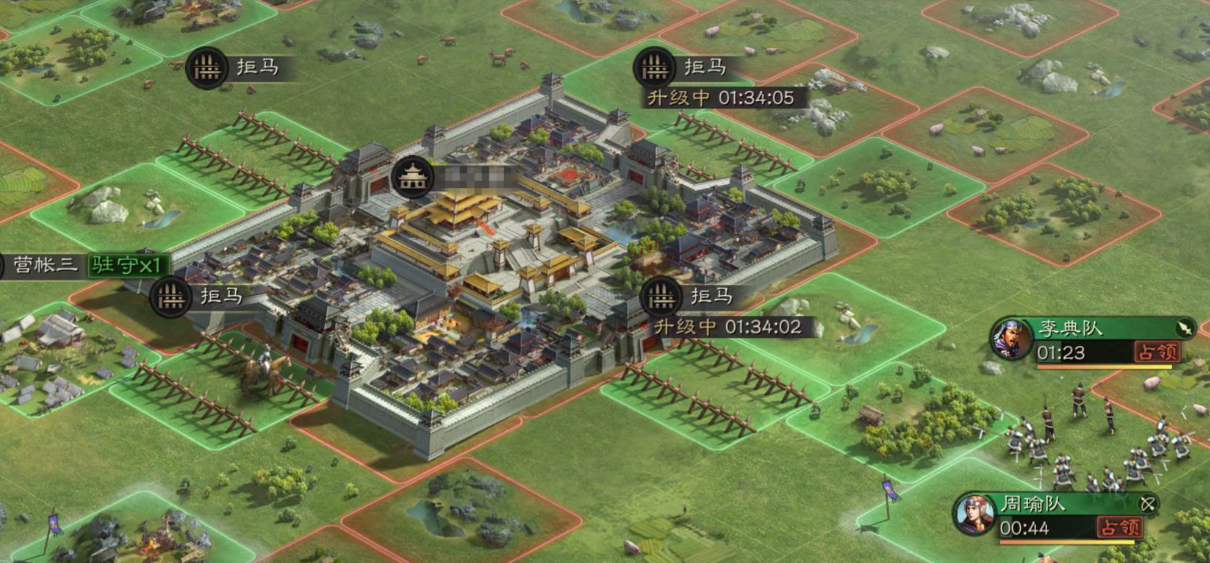Image resolution: width=1210 pixels, height=563 pixels.
Task: Select the 周瑜队 army portrait
Action: pos(973,513)
